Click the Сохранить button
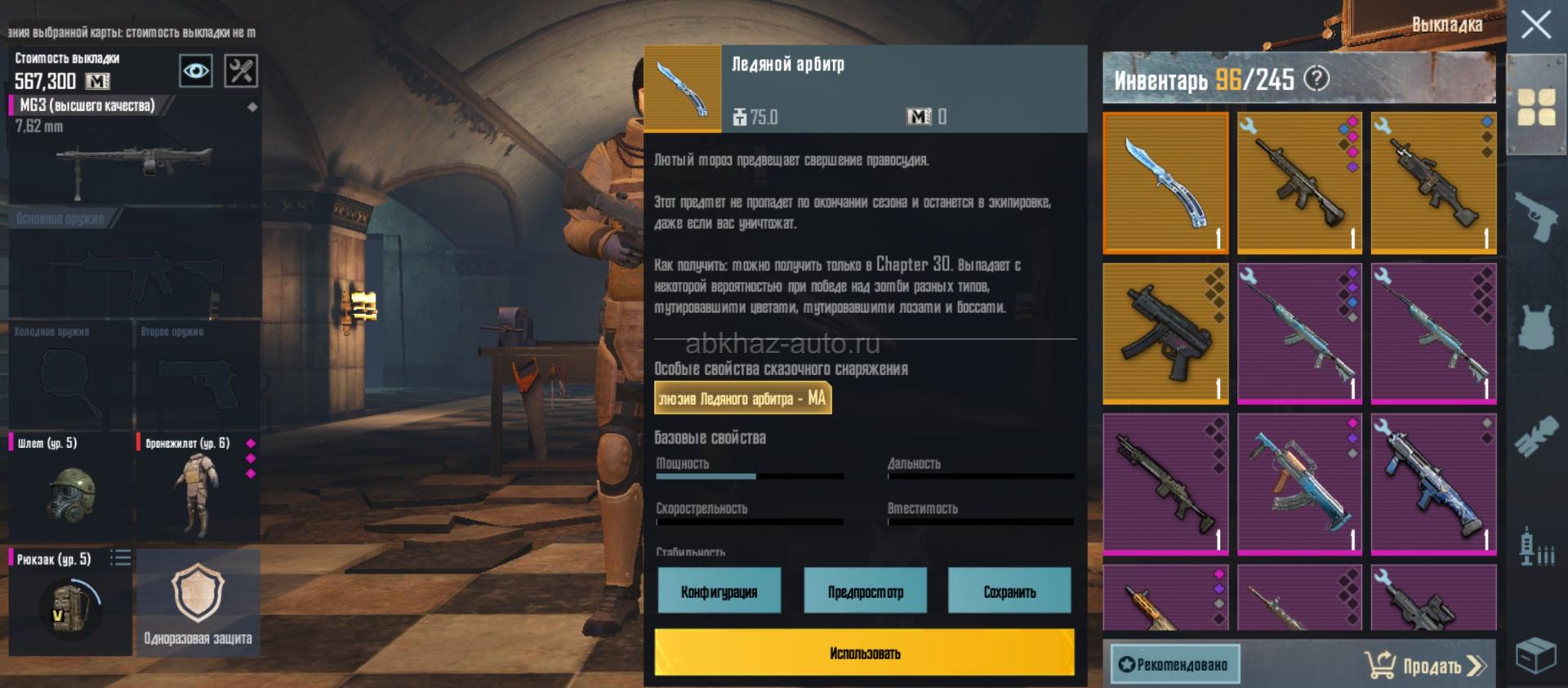 (1009, 591)
